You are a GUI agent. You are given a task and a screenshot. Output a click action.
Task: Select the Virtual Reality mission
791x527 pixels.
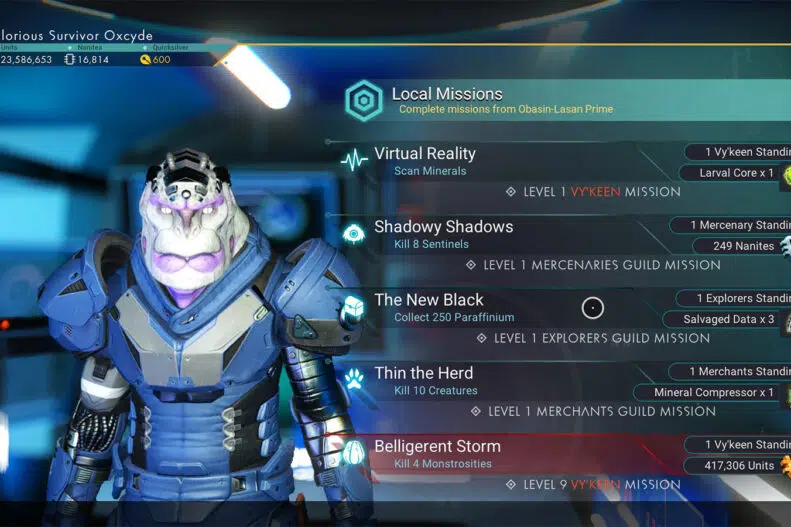(425, 154)
